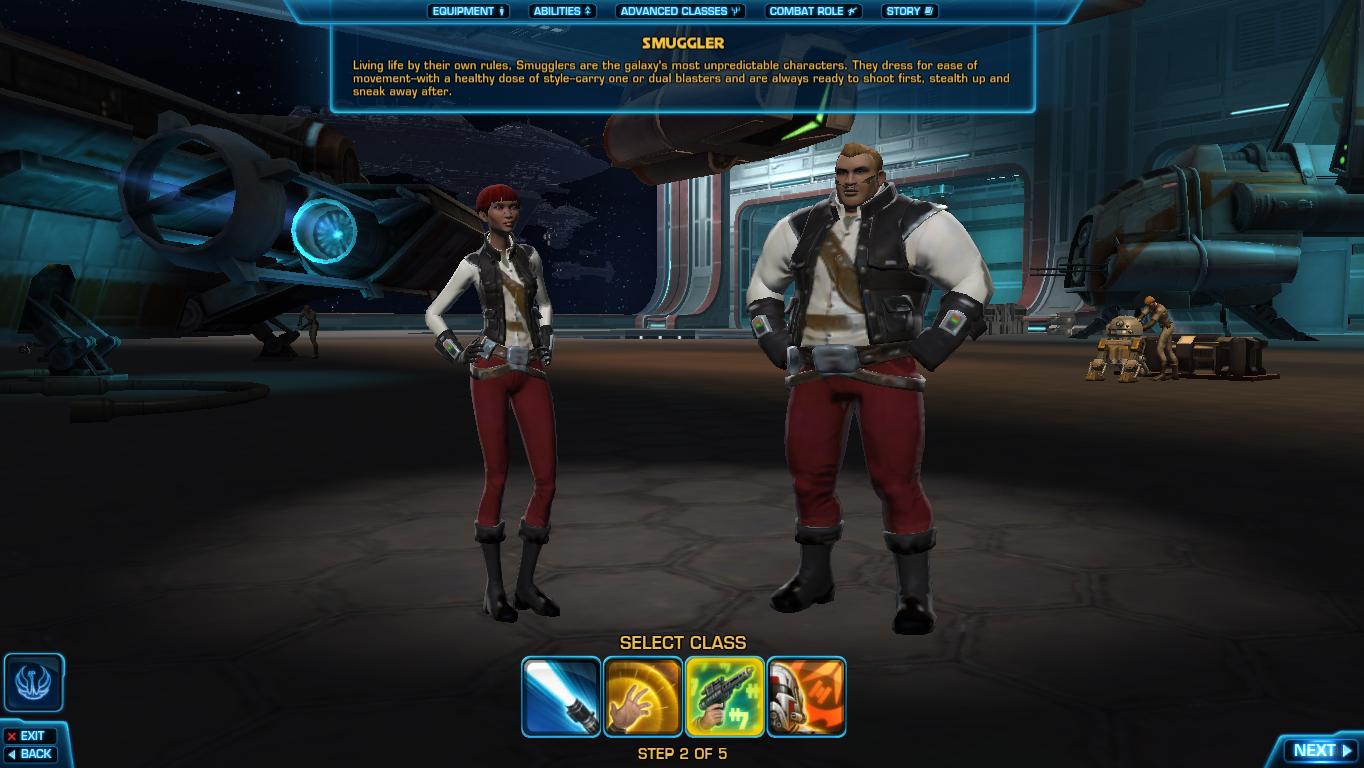Screen dimensions: 1364x768
Task: Click NEXT to proceed to step three
Action: click(1322, 749)
